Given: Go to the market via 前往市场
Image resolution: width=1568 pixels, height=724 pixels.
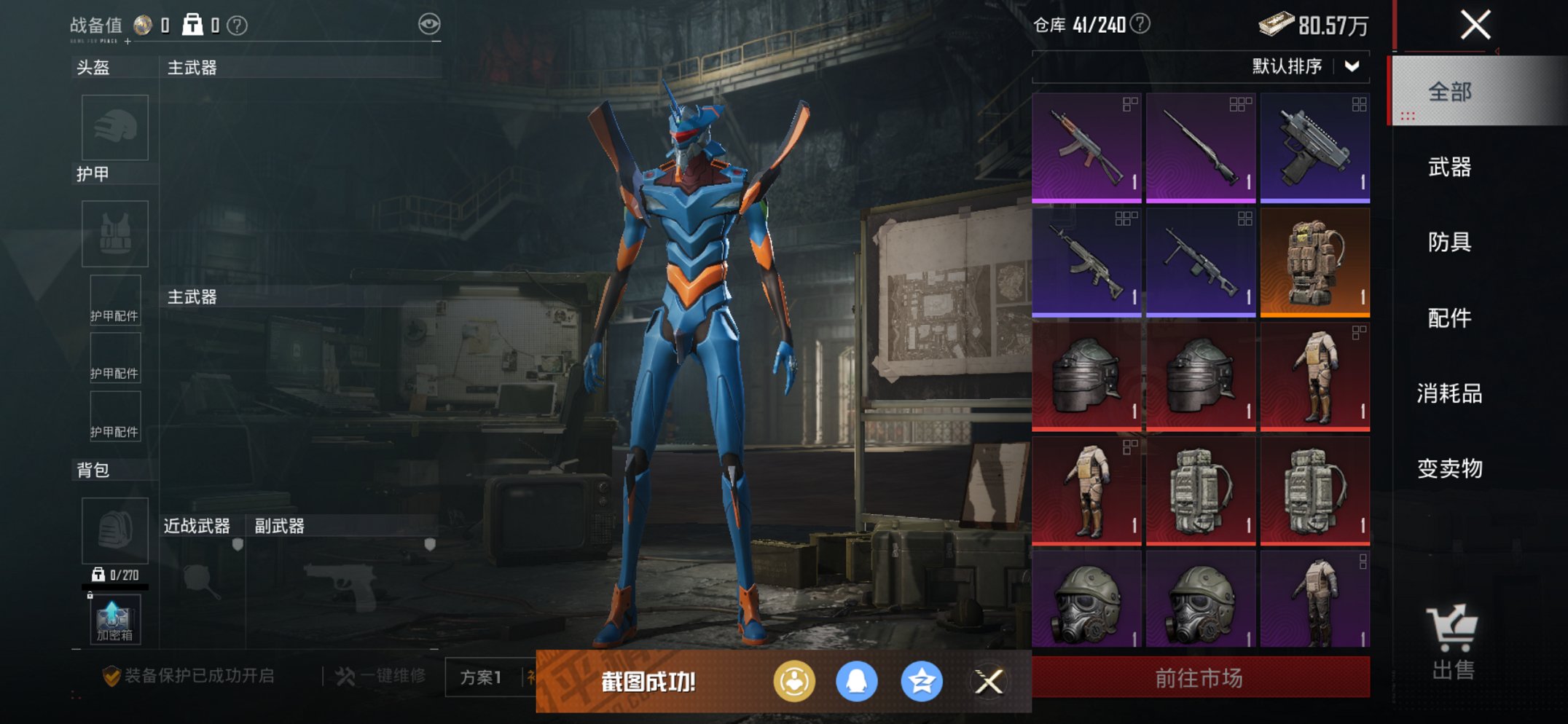Looking at the screenshot, I should click(x=1200, y=678).
